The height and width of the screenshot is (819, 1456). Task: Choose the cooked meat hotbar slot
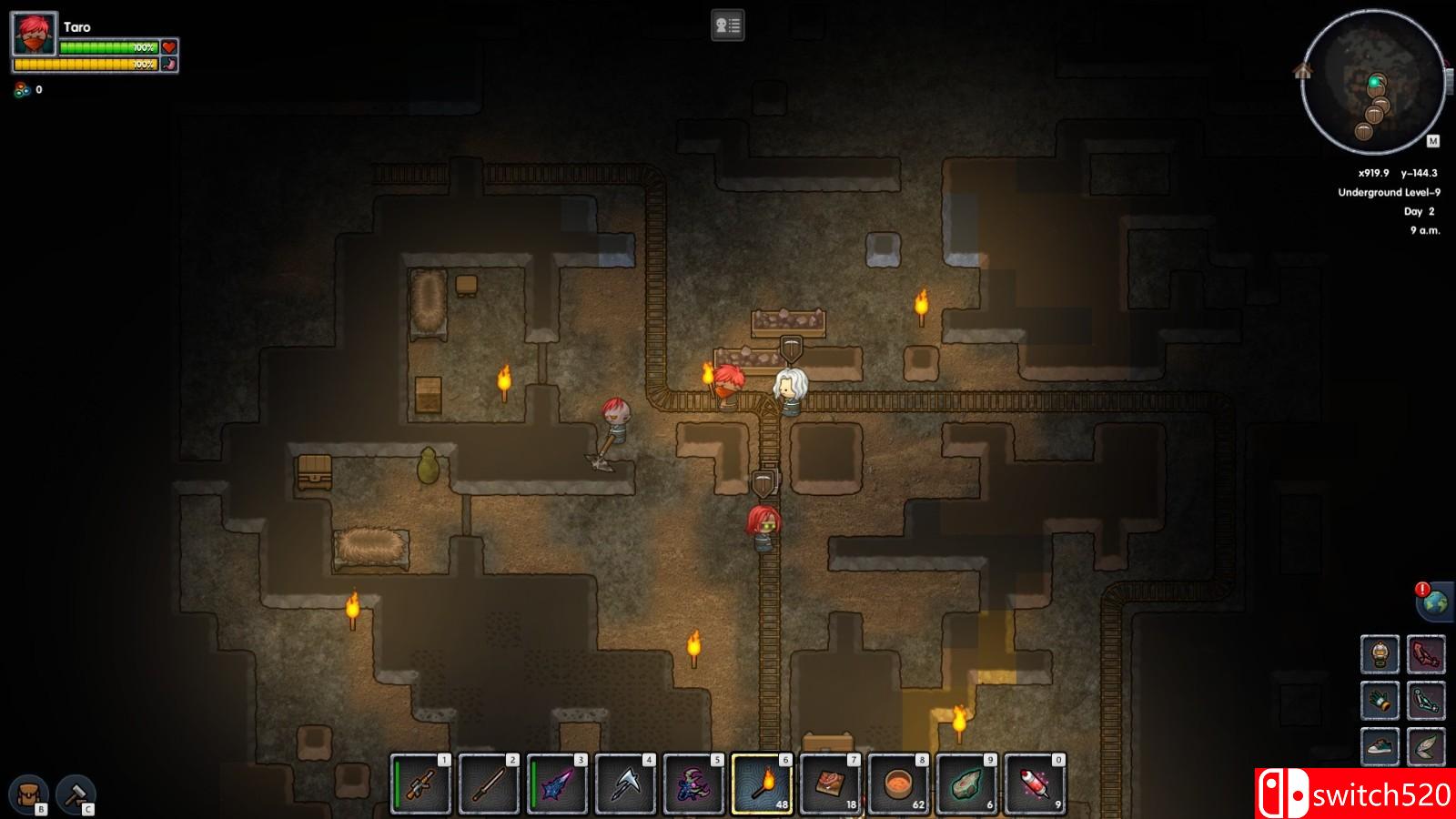point(830,784)
